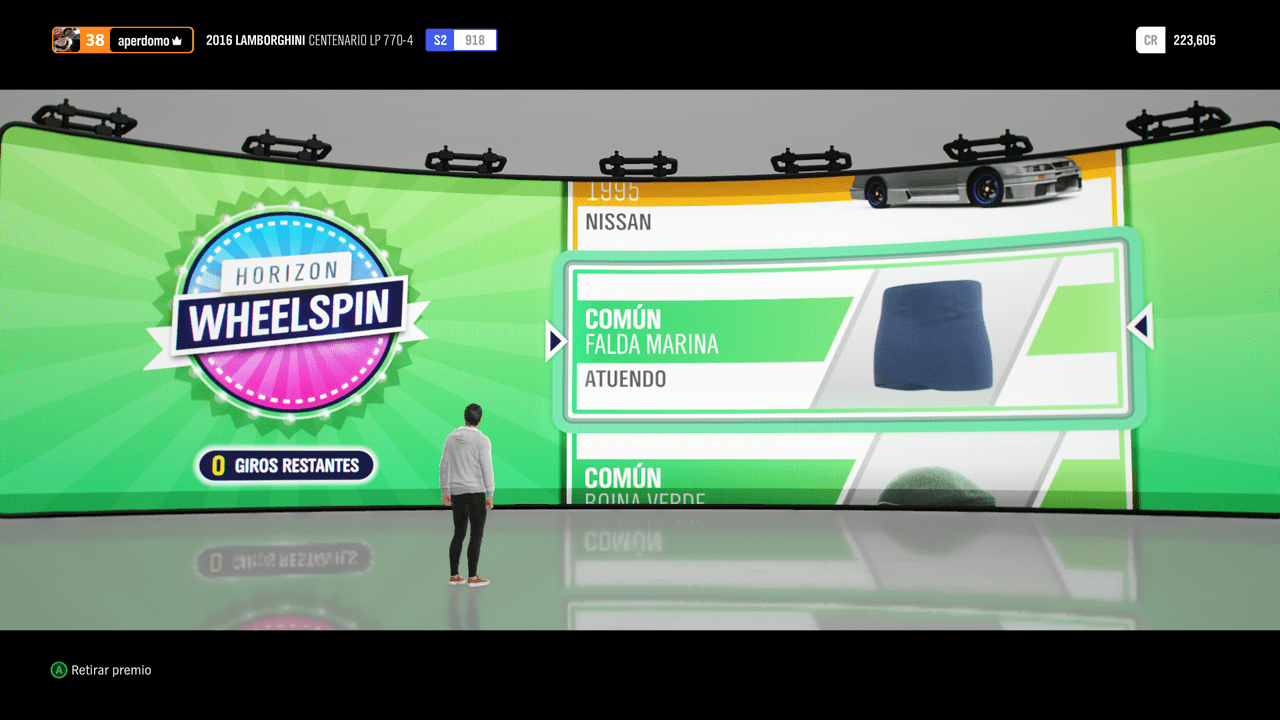Click the S2 performance class badge
1280x720 pixels.
(x=440, y=39)
